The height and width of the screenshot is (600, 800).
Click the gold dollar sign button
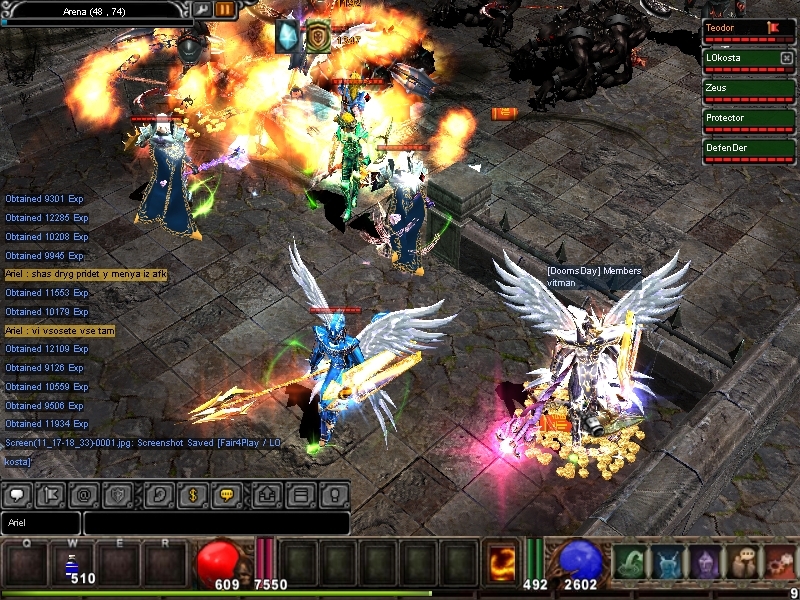click(192, 494)
